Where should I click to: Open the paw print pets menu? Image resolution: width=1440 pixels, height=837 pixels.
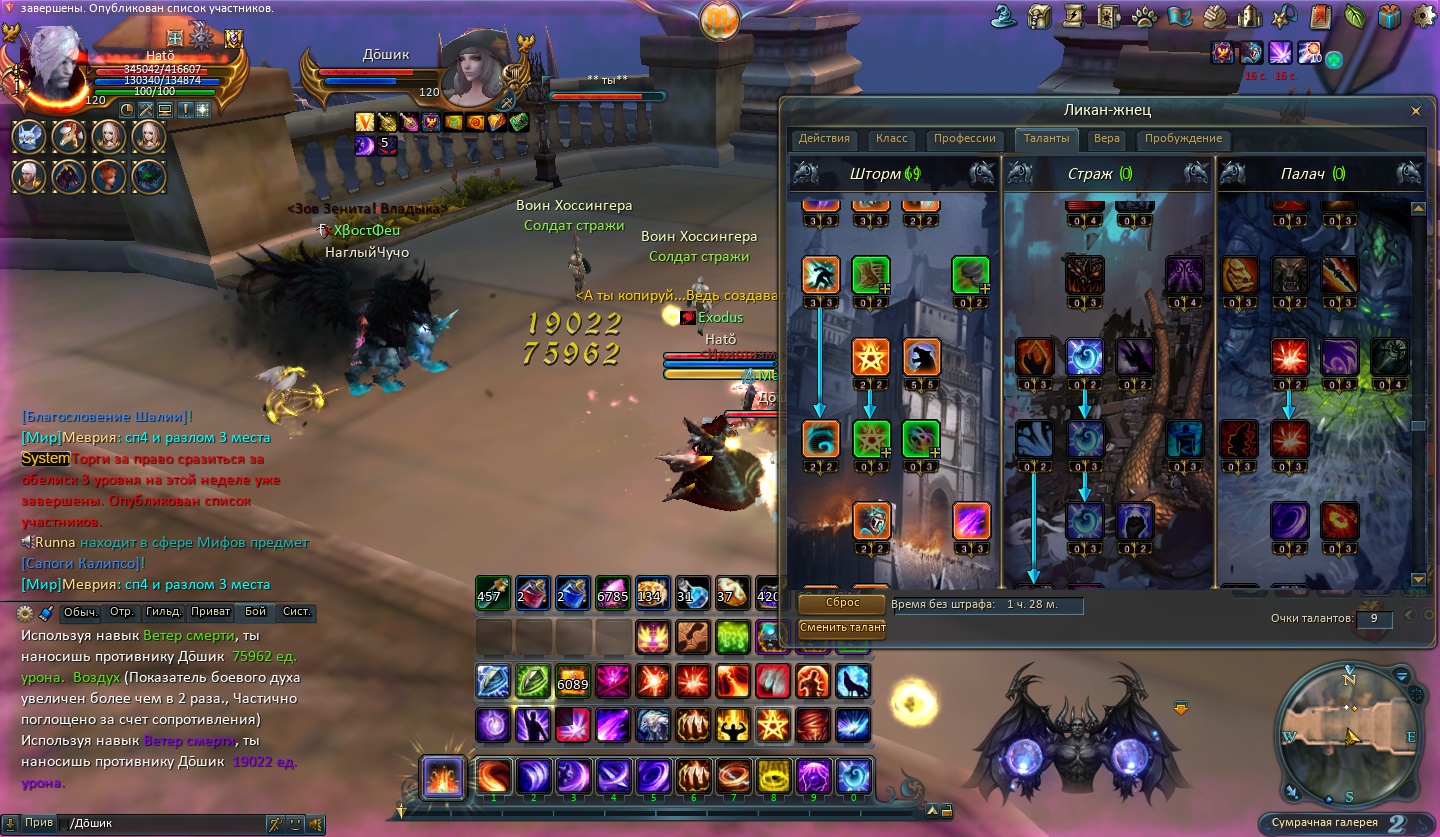(1144, 17)
